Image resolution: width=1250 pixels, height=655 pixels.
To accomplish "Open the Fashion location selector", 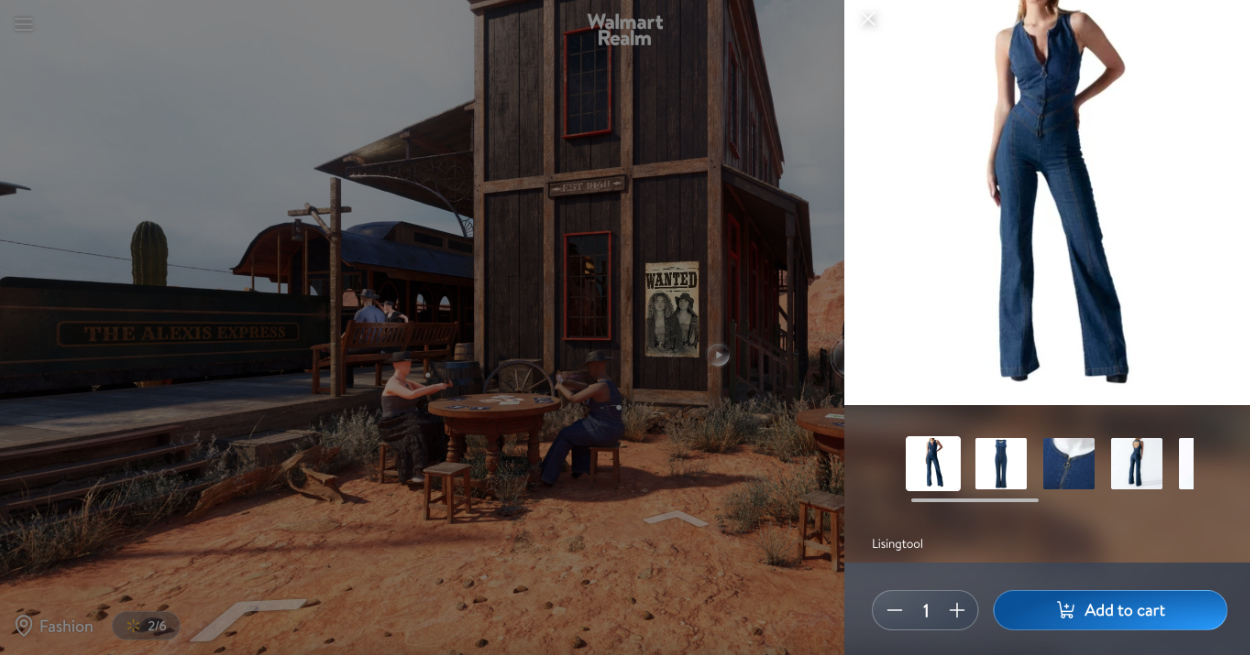I will pyautogui.click(x=55, y=626).
